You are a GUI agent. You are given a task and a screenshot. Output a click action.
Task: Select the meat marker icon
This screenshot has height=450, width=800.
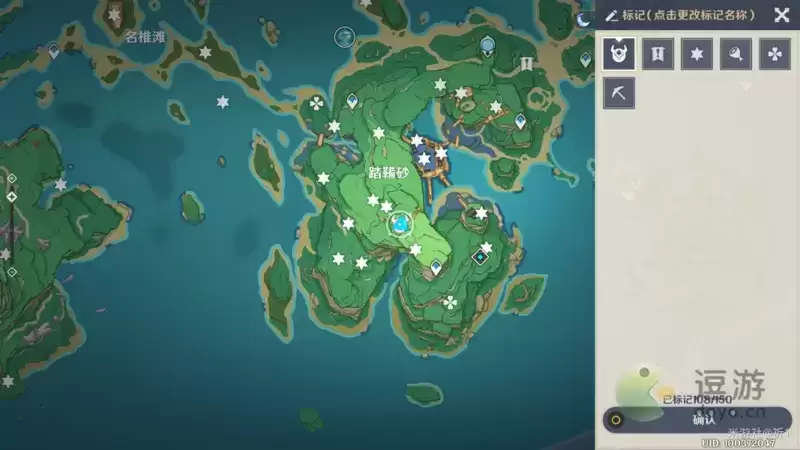coord(736,54)
